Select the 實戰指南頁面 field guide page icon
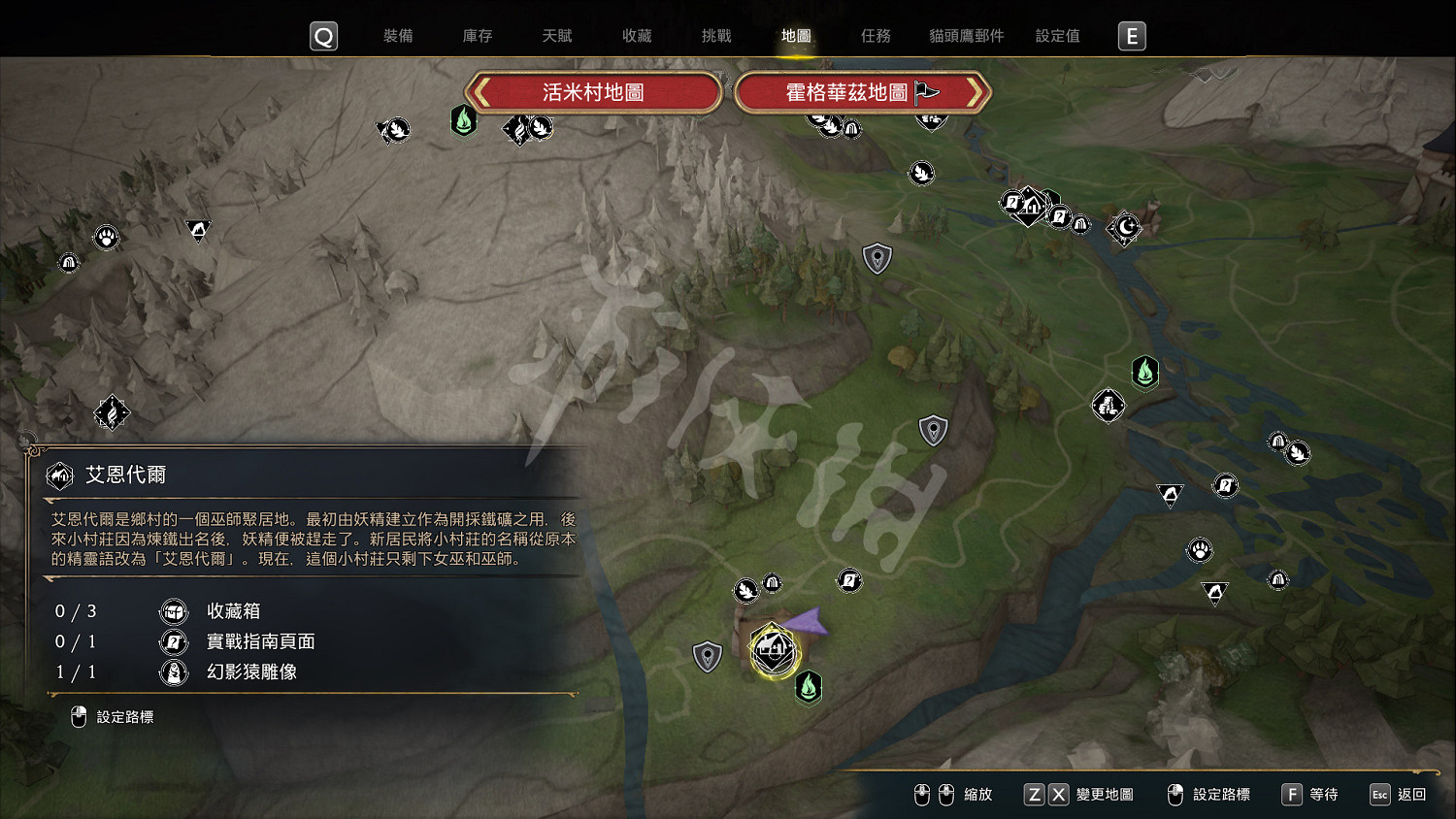This screenshot has height=819, width=1456. click(173, 641)
